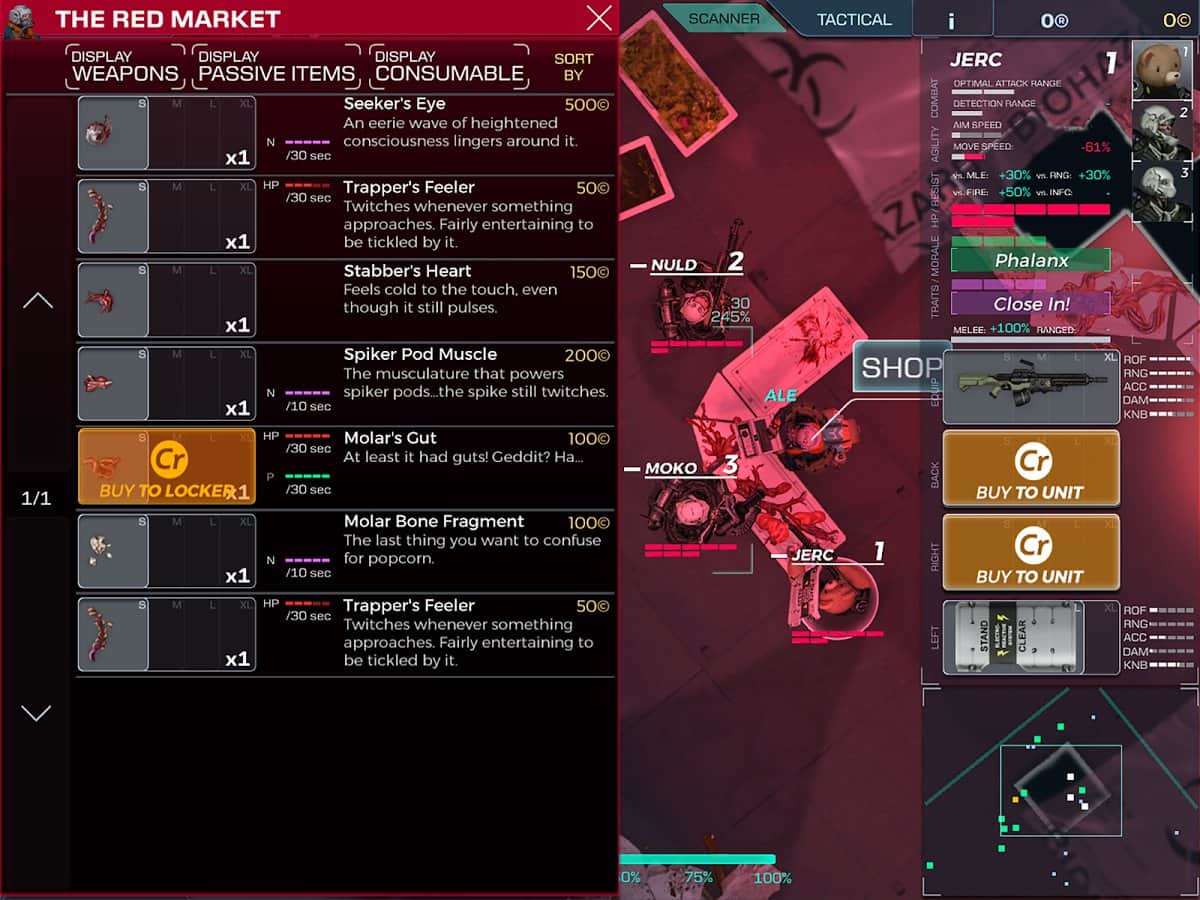Toggle Display Weapons filter
1200x900 pixels.
pos(125,66)
